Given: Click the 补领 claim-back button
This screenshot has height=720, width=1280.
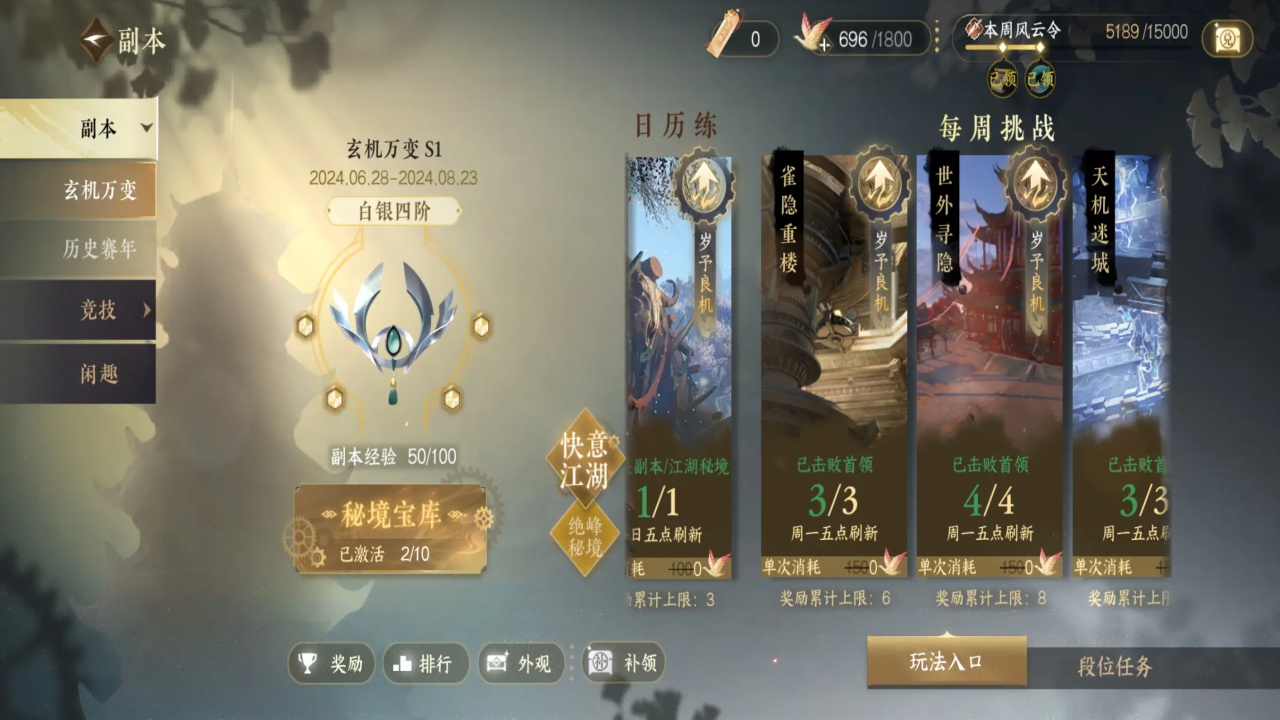Looking at the screenshot, I should pos(625,663).
